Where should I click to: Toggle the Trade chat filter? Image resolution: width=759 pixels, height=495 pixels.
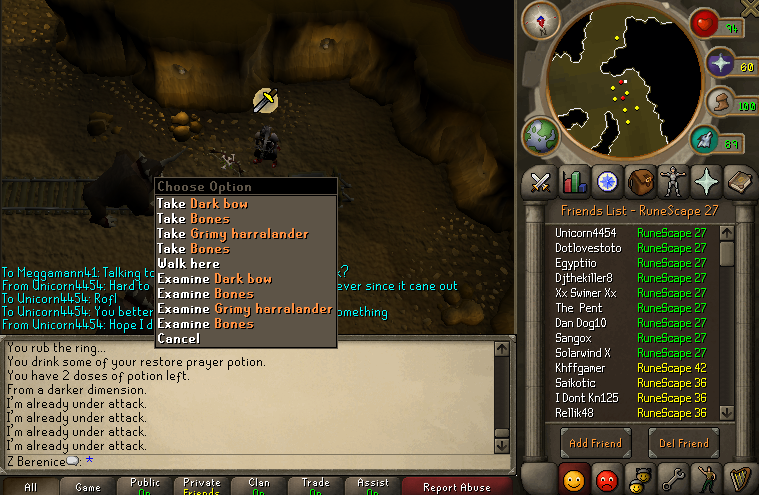coord(315,487)
